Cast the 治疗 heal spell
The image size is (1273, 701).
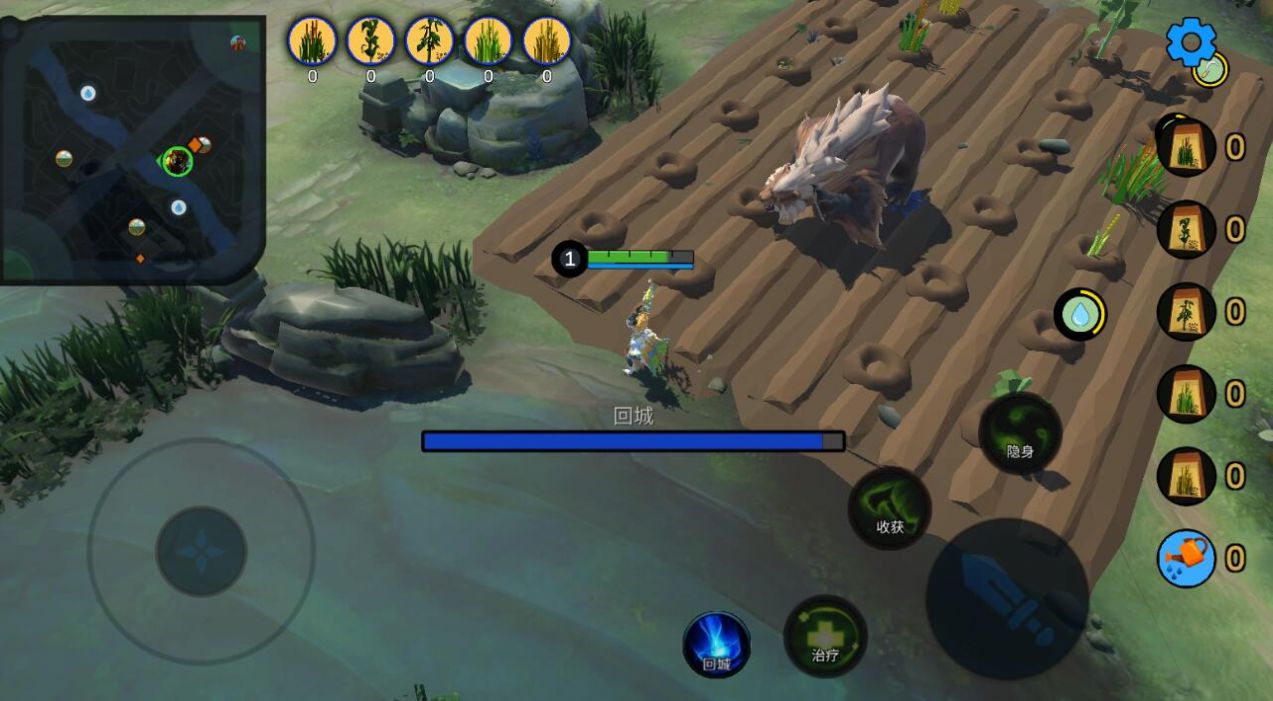pyautogui.click(x=825, y=637)
